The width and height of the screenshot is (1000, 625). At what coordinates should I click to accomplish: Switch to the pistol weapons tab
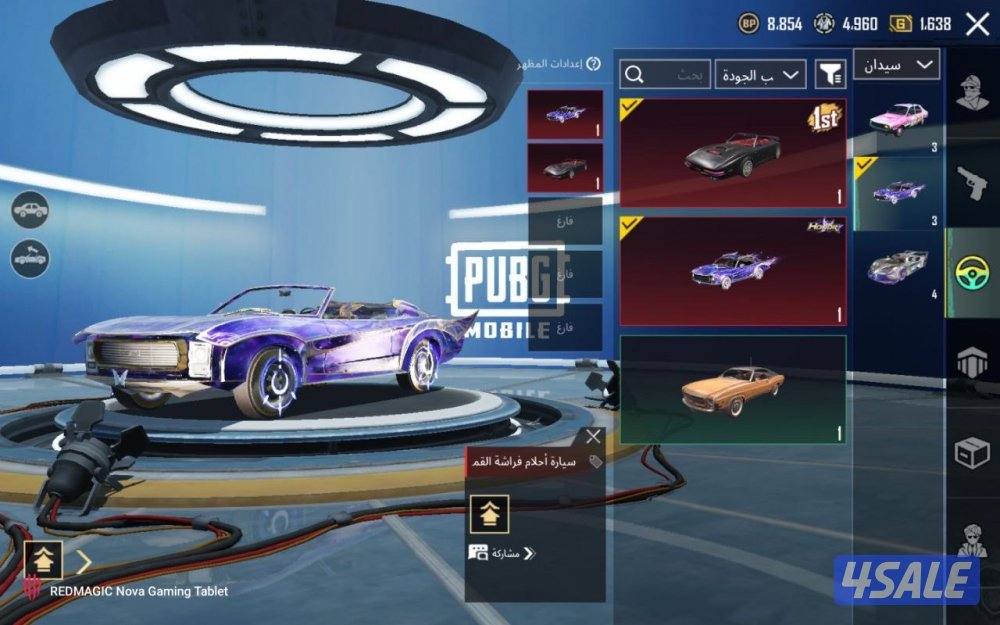tap(972, 183)
